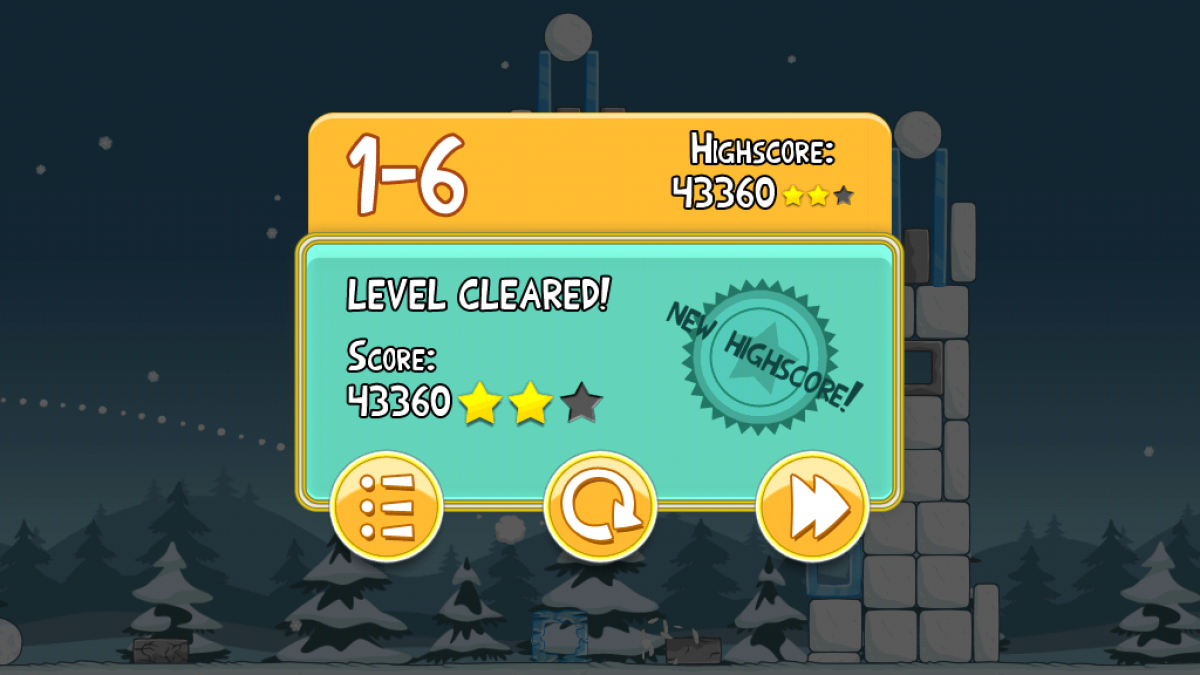Open the level selection list menu
This screenshot has width=1200, height=675.
coord(386,508)
